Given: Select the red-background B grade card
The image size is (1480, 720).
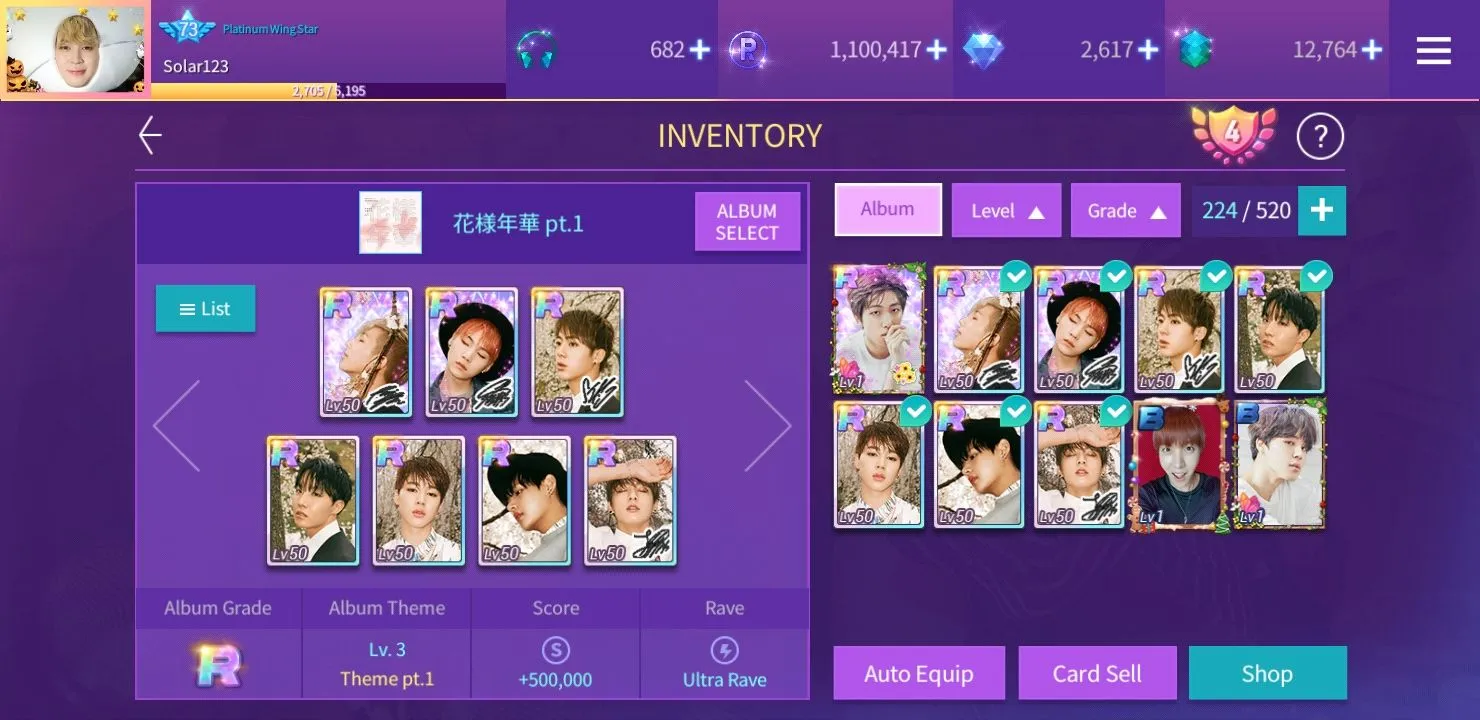Looking at the screenshot, I should click(x=1179, y=465).
